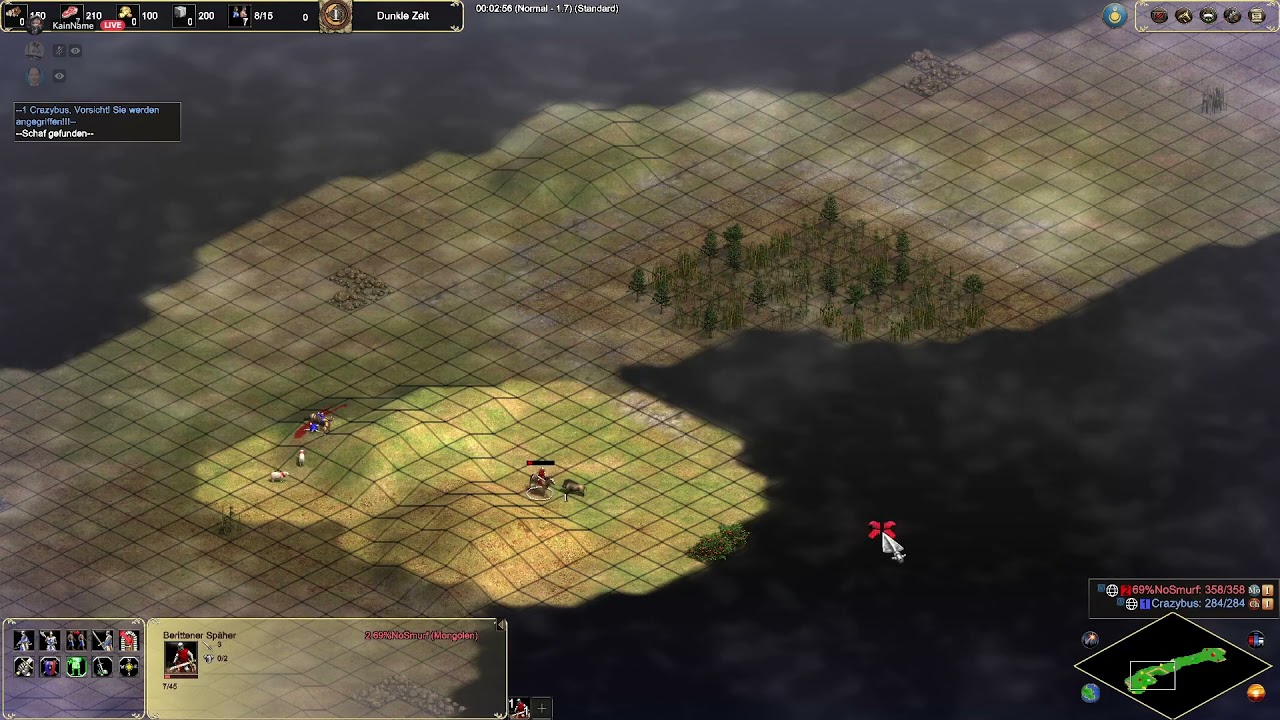Collapse the unit info panel arrow
Screen dimensions: 1280x720
(501, 626)
